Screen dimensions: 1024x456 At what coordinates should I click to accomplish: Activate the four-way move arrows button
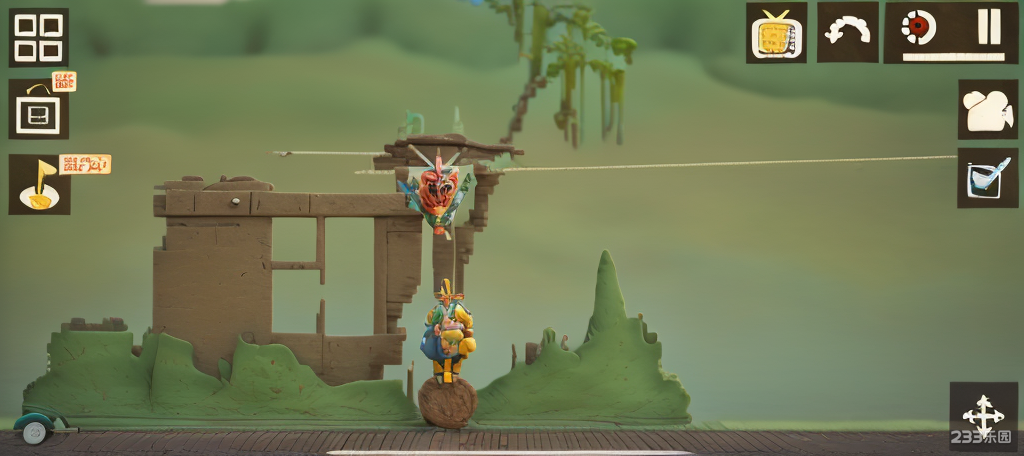click(982, 414)
